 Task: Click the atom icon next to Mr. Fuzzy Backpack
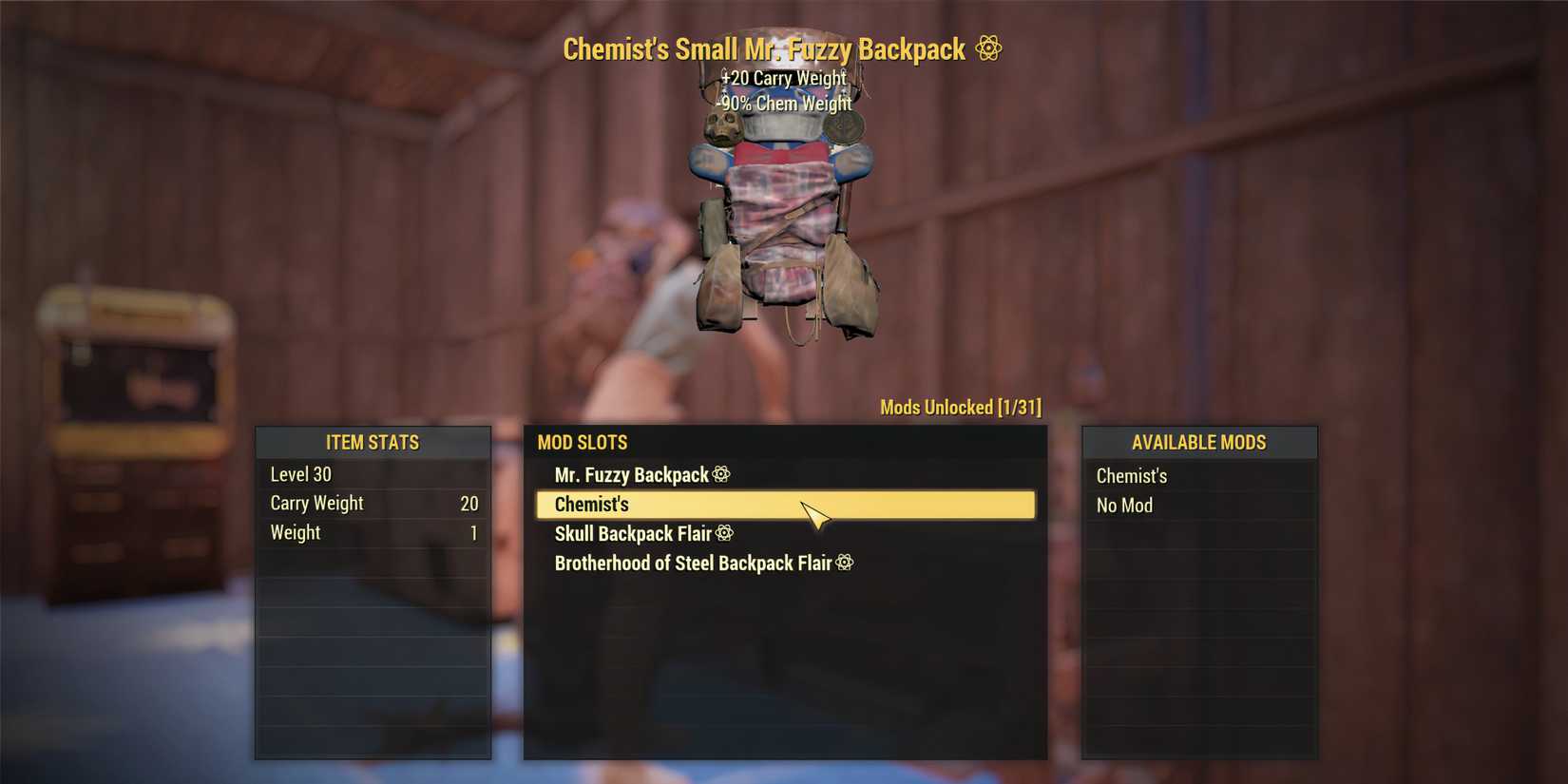pos(722,474)
